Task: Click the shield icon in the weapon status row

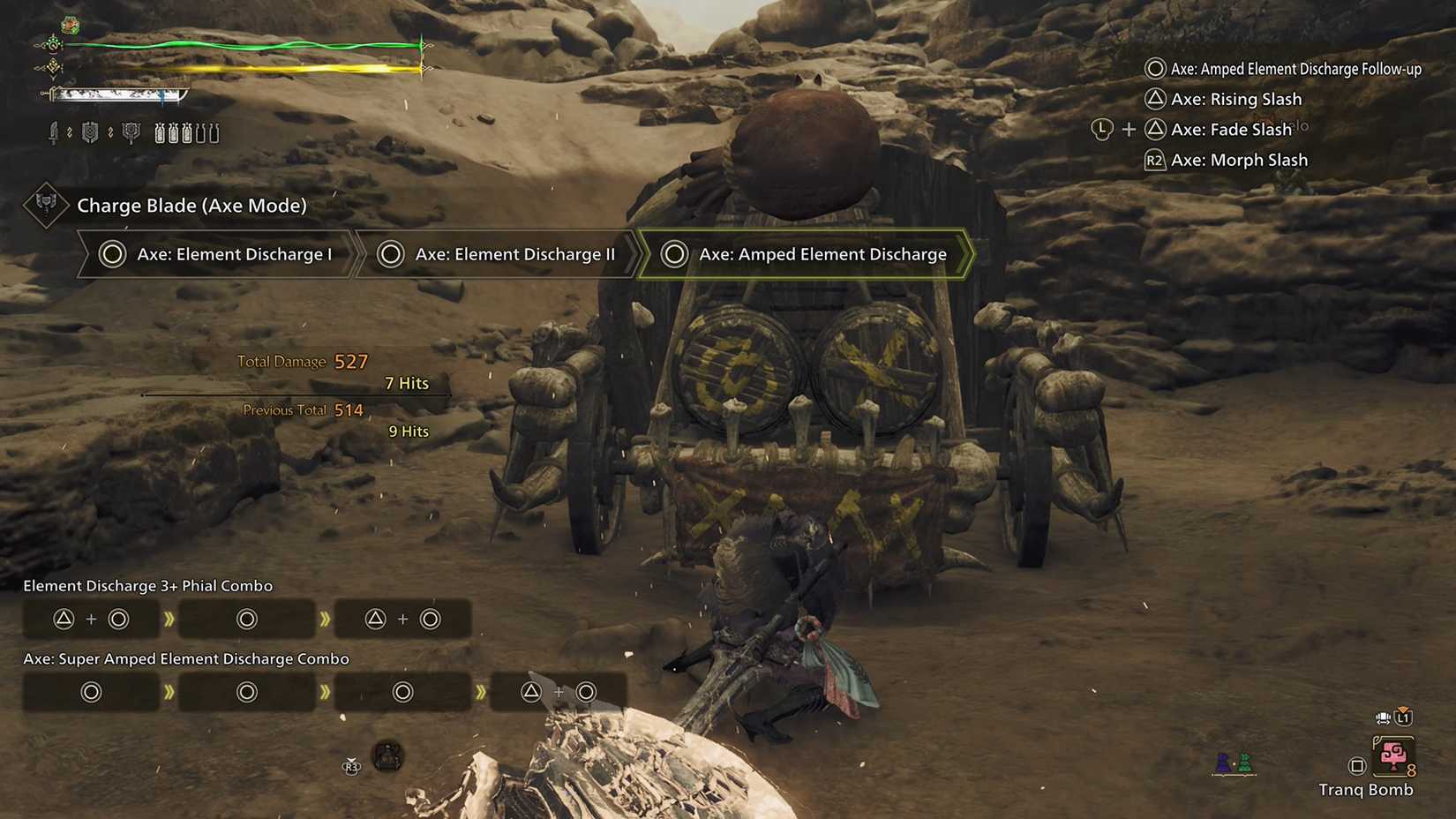Action: coord(89,132)
